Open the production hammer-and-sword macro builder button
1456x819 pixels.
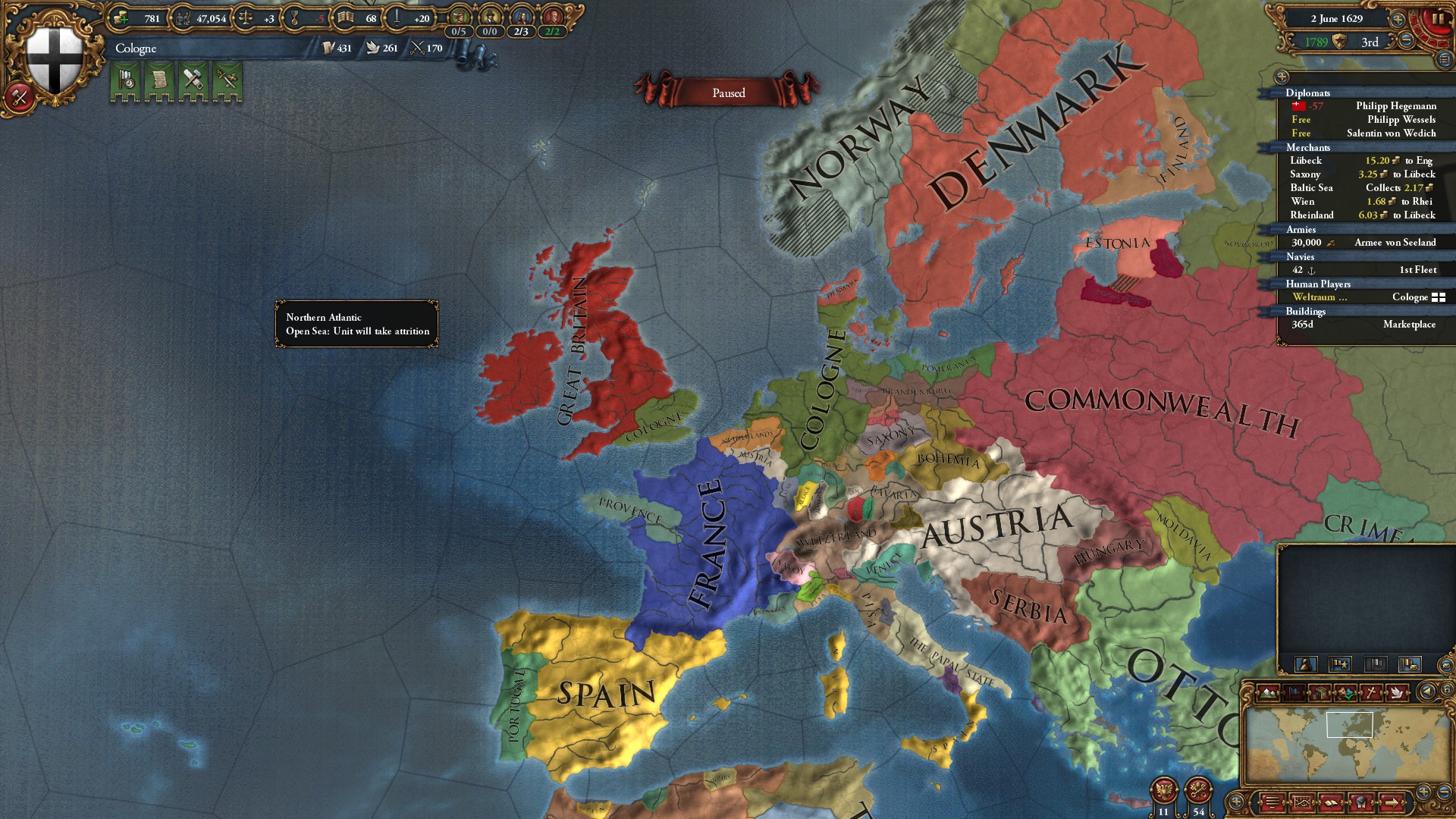19,97
